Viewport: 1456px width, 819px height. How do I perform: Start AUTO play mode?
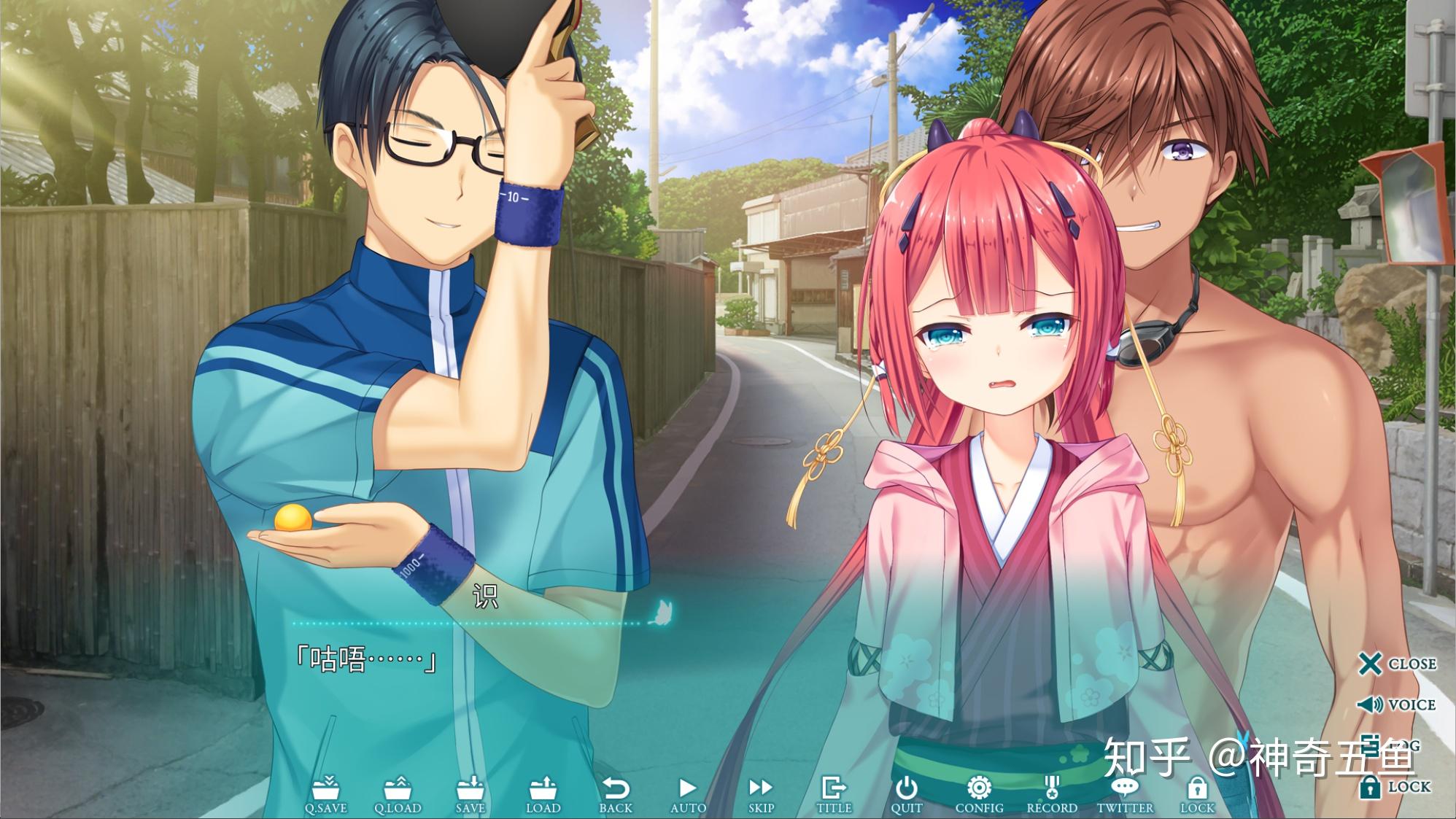pos(688,793)
